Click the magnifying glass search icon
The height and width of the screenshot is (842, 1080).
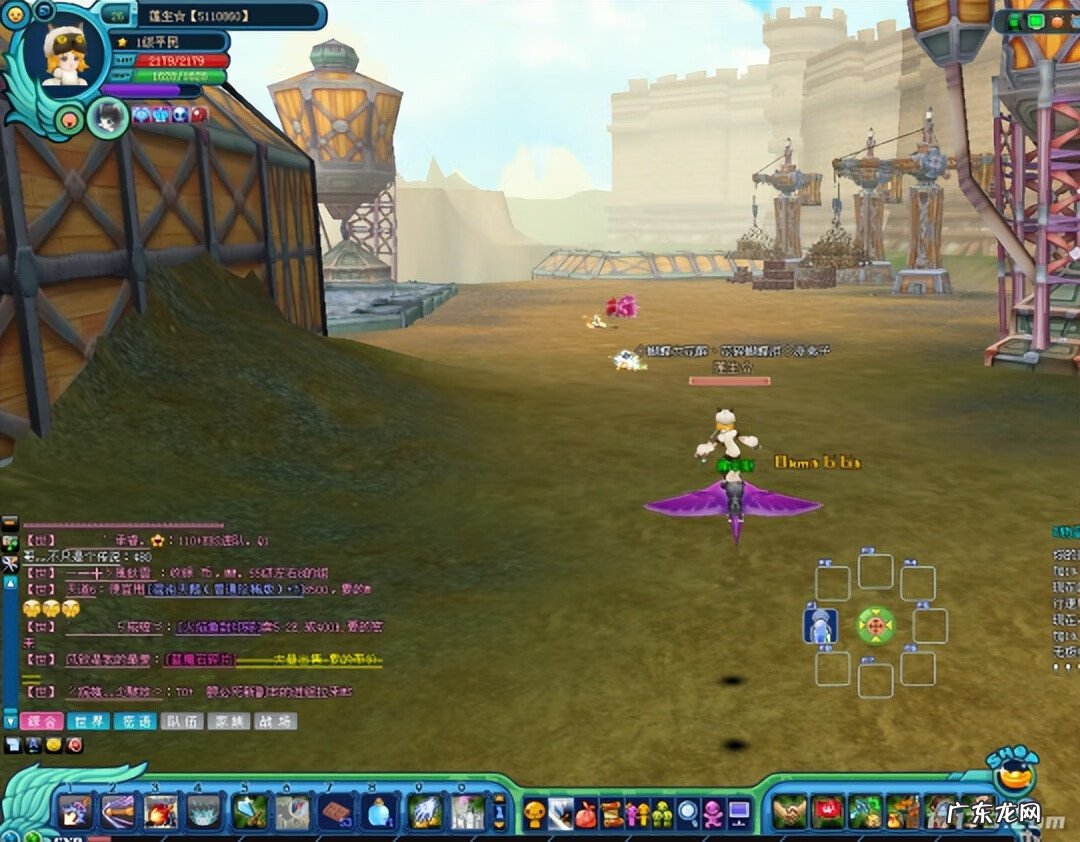click(x=688, y=813)
